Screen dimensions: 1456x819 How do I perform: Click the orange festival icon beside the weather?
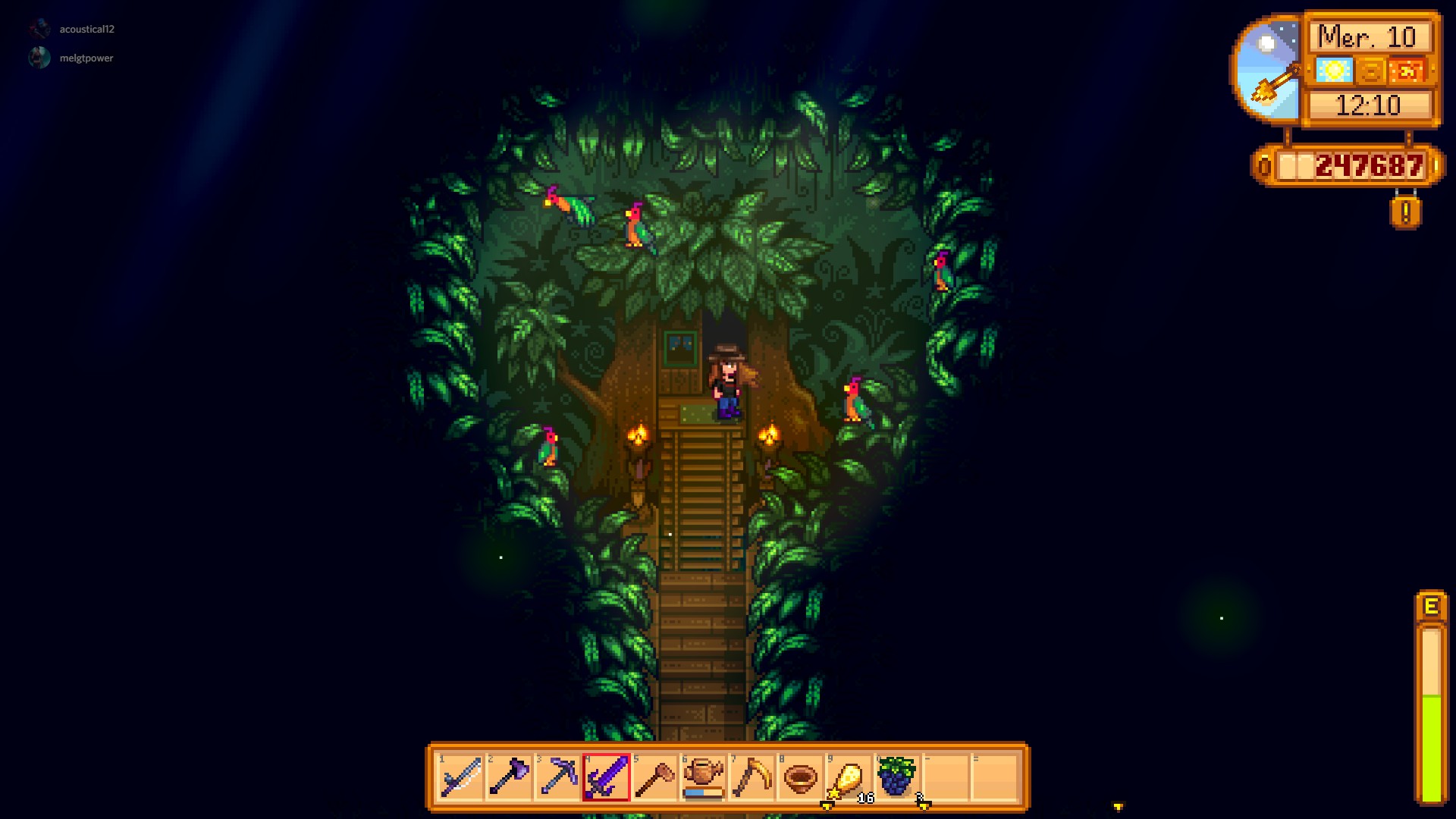pos(1408,69)
